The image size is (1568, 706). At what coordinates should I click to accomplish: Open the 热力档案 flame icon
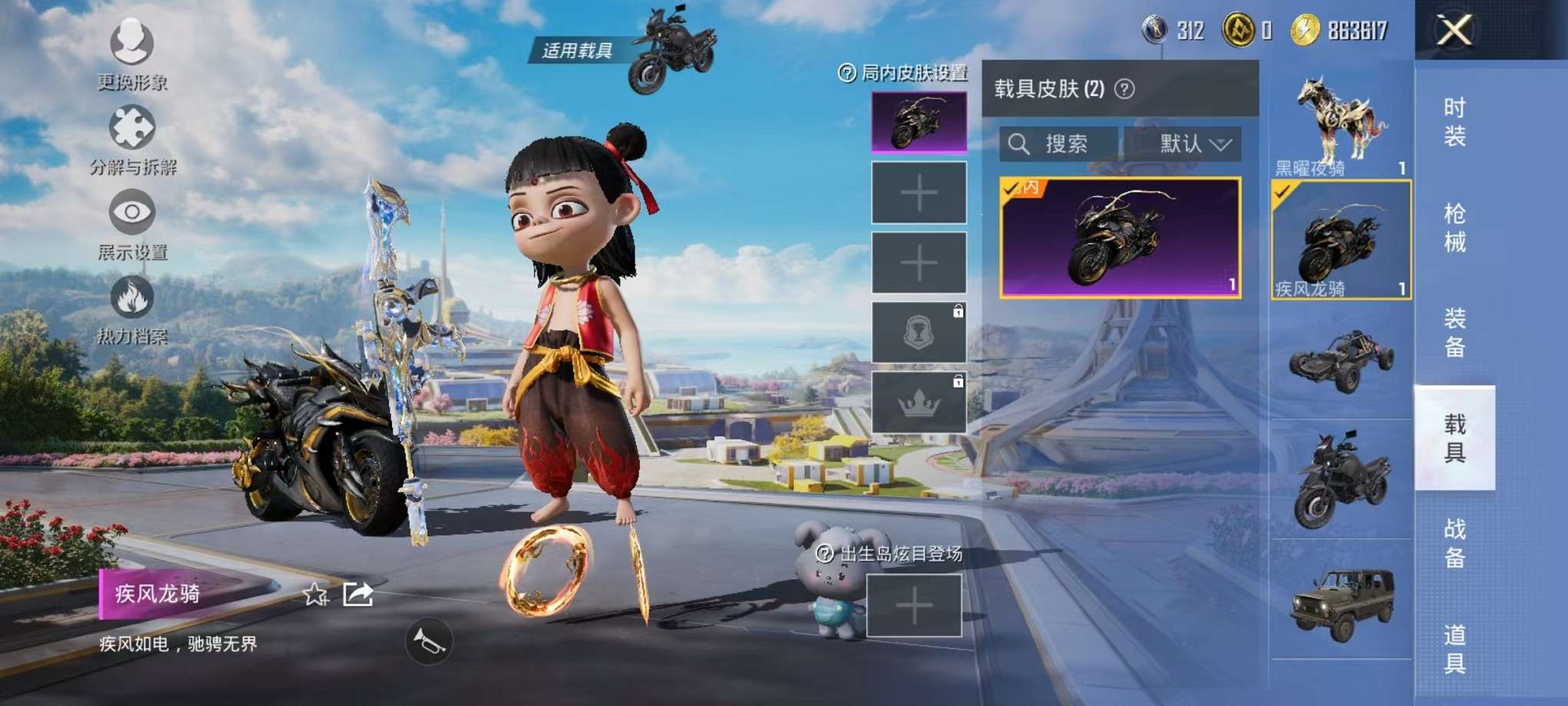(132, 298)
